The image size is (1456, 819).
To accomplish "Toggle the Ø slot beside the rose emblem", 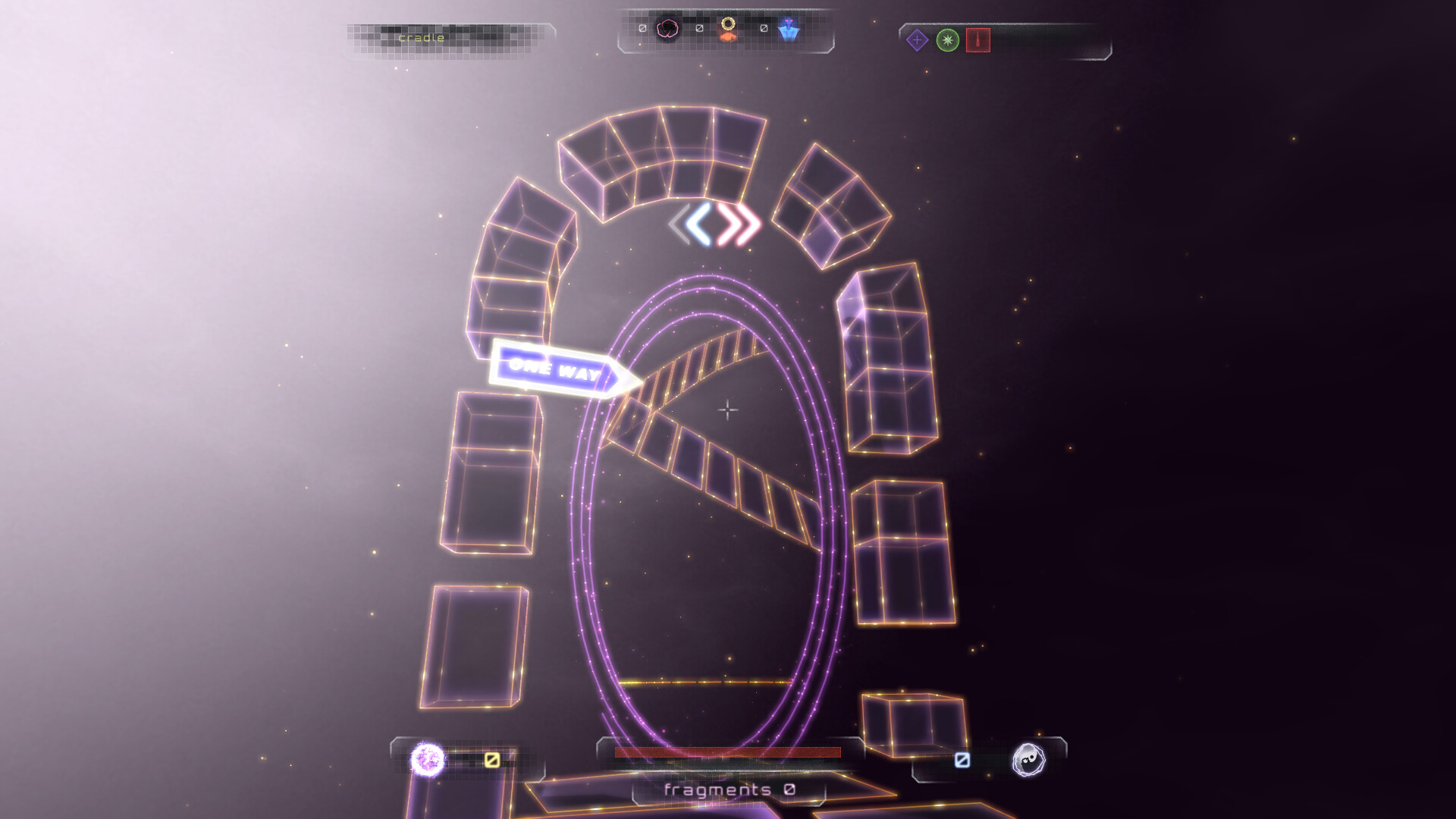I will click(641, 28).
